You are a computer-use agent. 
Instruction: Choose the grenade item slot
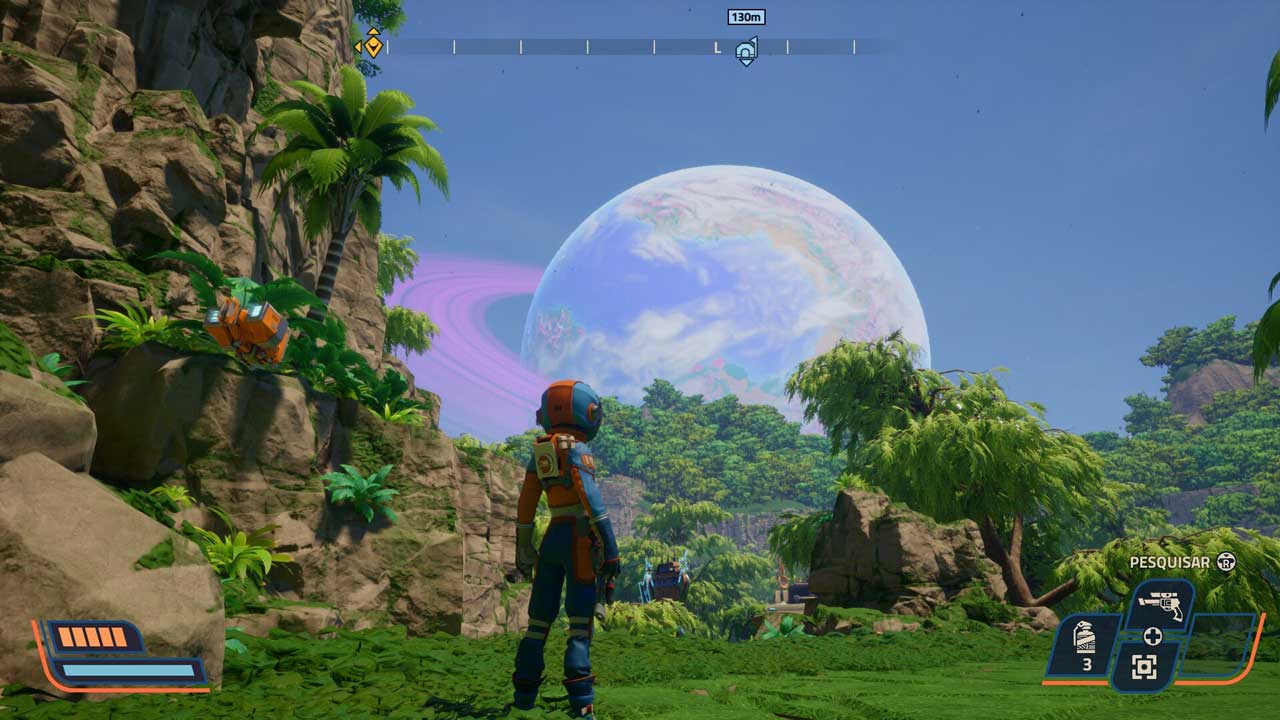tap(1085, 646)
